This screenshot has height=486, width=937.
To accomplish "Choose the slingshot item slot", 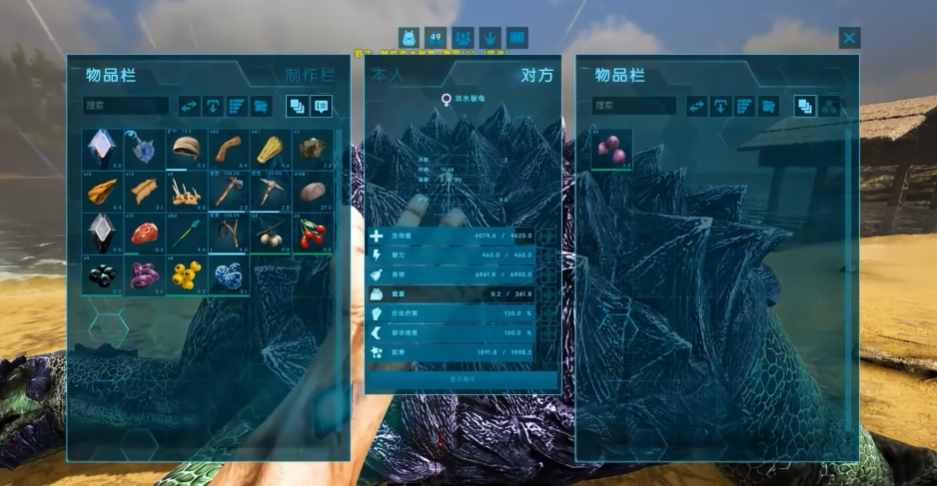I will click(229, 233).
